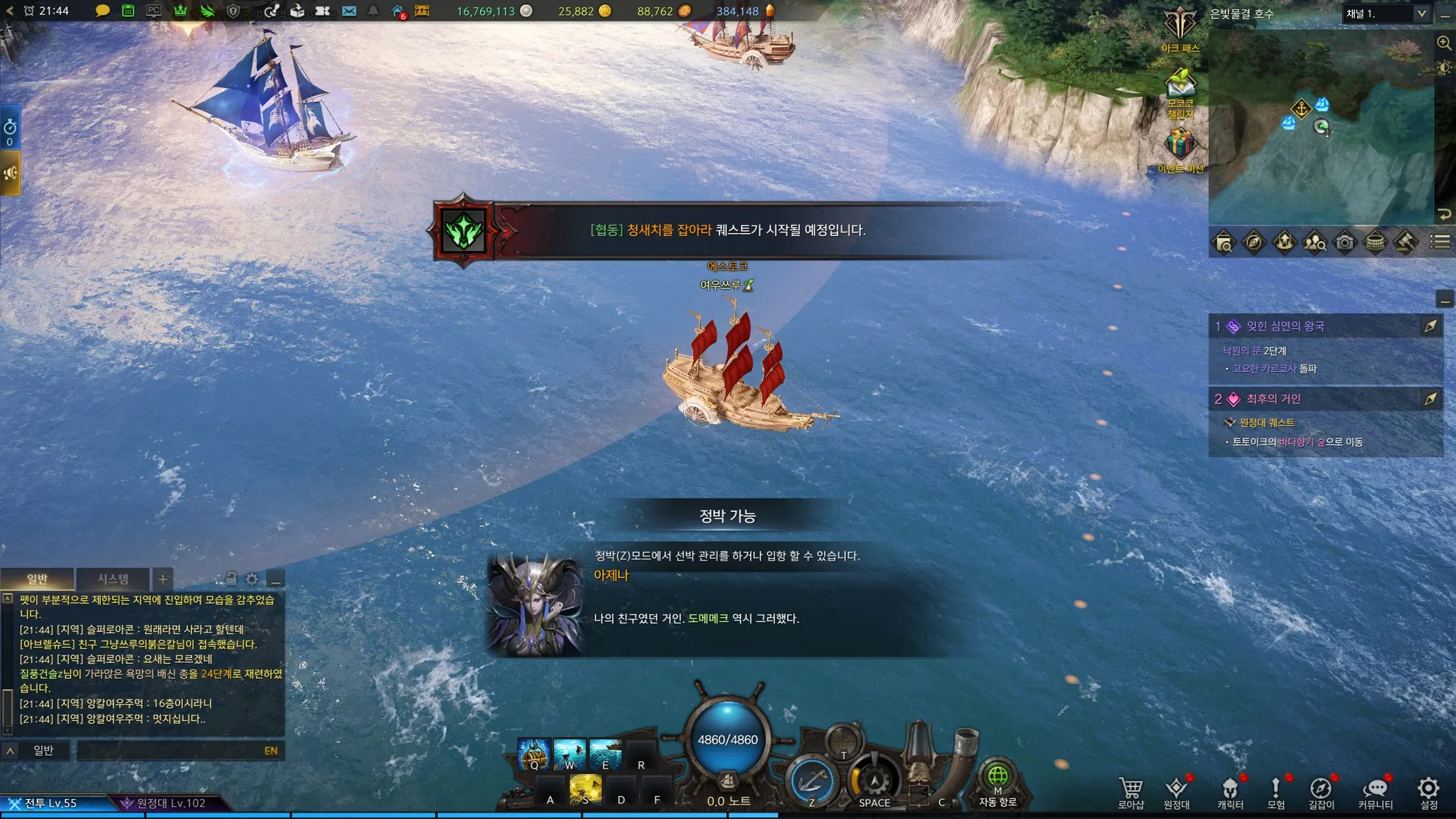1456x819 pixels.
Task: Open the 커뮤니티 community menu
Action: [1376, 791]
